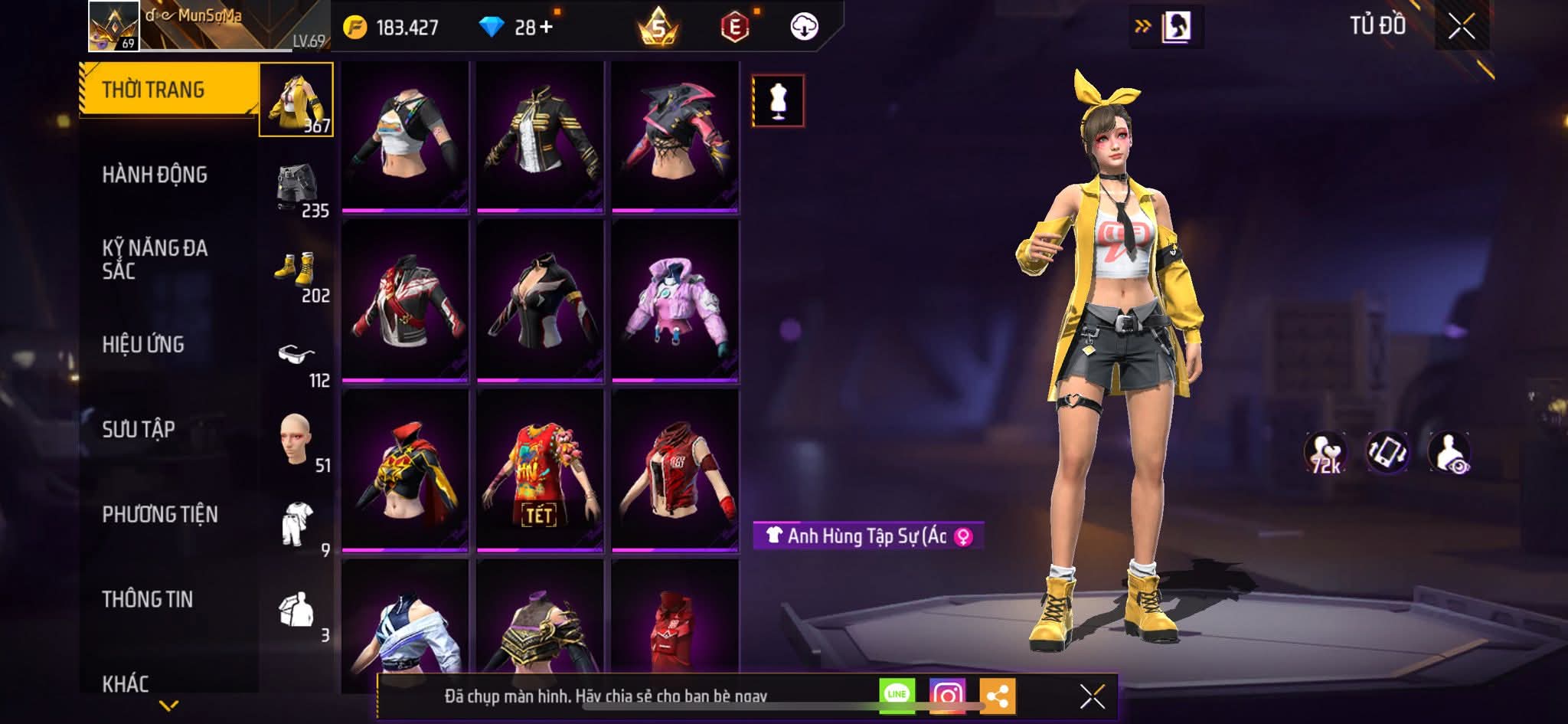
Task: Choose the black jacket with gold stripes
Action: point(540,136)
